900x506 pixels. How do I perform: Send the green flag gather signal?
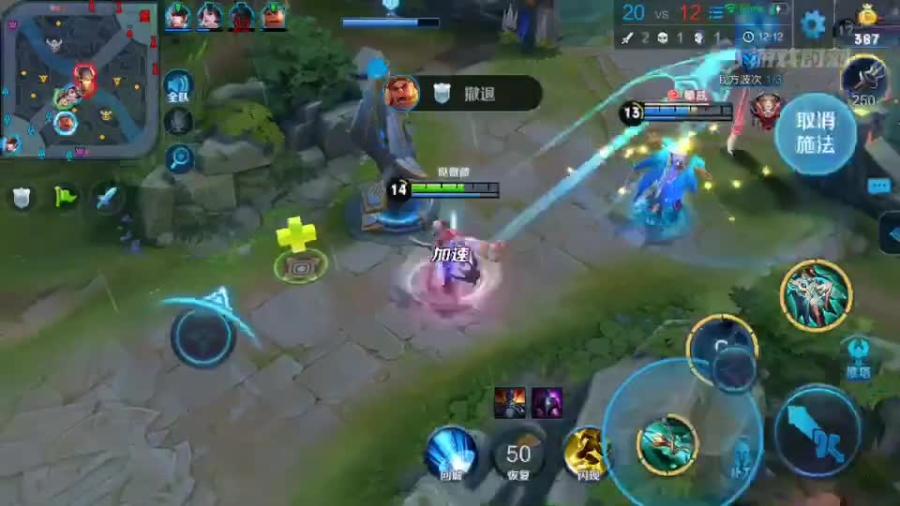tap(65, 197)
